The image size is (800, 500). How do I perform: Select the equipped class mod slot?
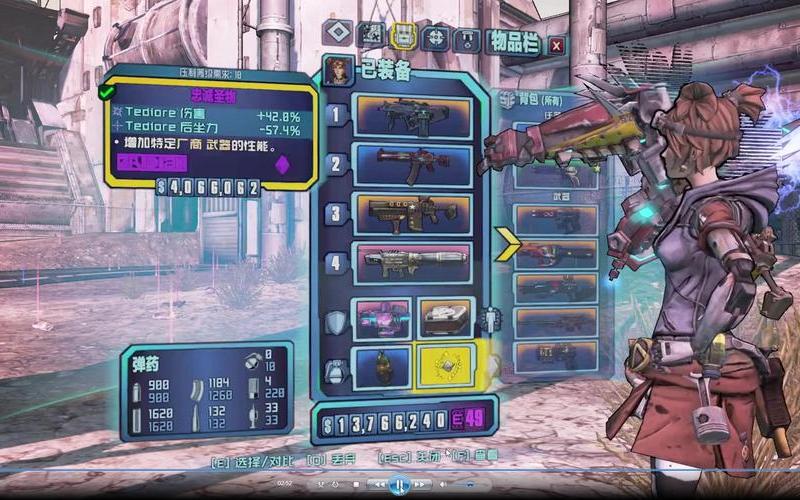[445, 318]
